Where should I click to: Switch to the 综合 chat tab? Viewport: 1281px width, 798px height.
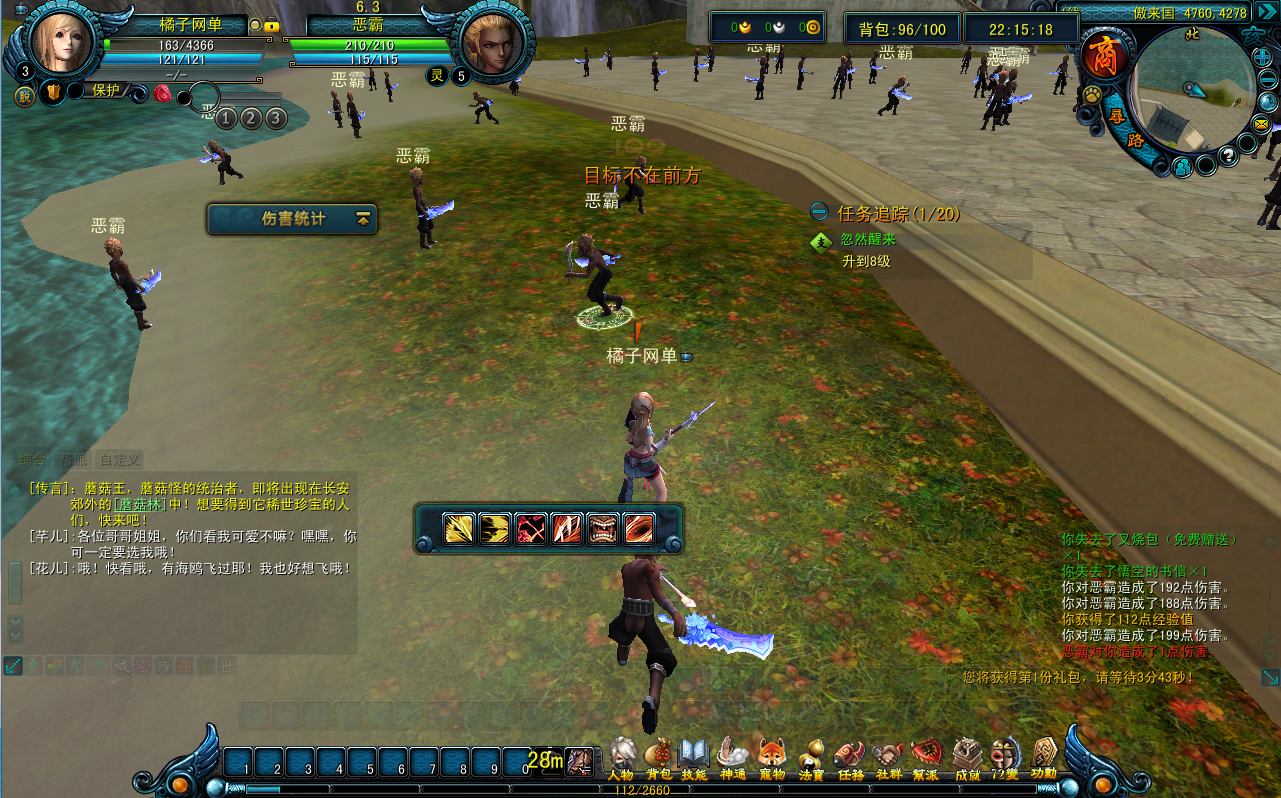[32, 460]
